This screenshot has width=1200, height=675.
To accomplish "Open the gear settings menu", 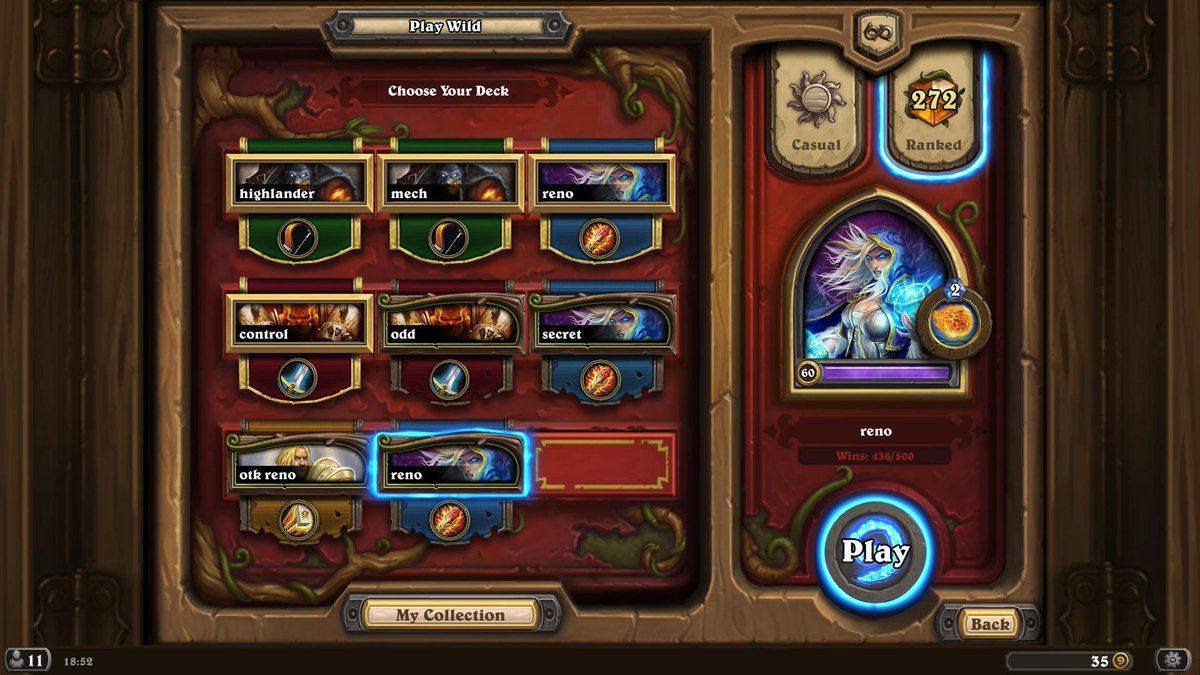I will [x=1171, y=660].
